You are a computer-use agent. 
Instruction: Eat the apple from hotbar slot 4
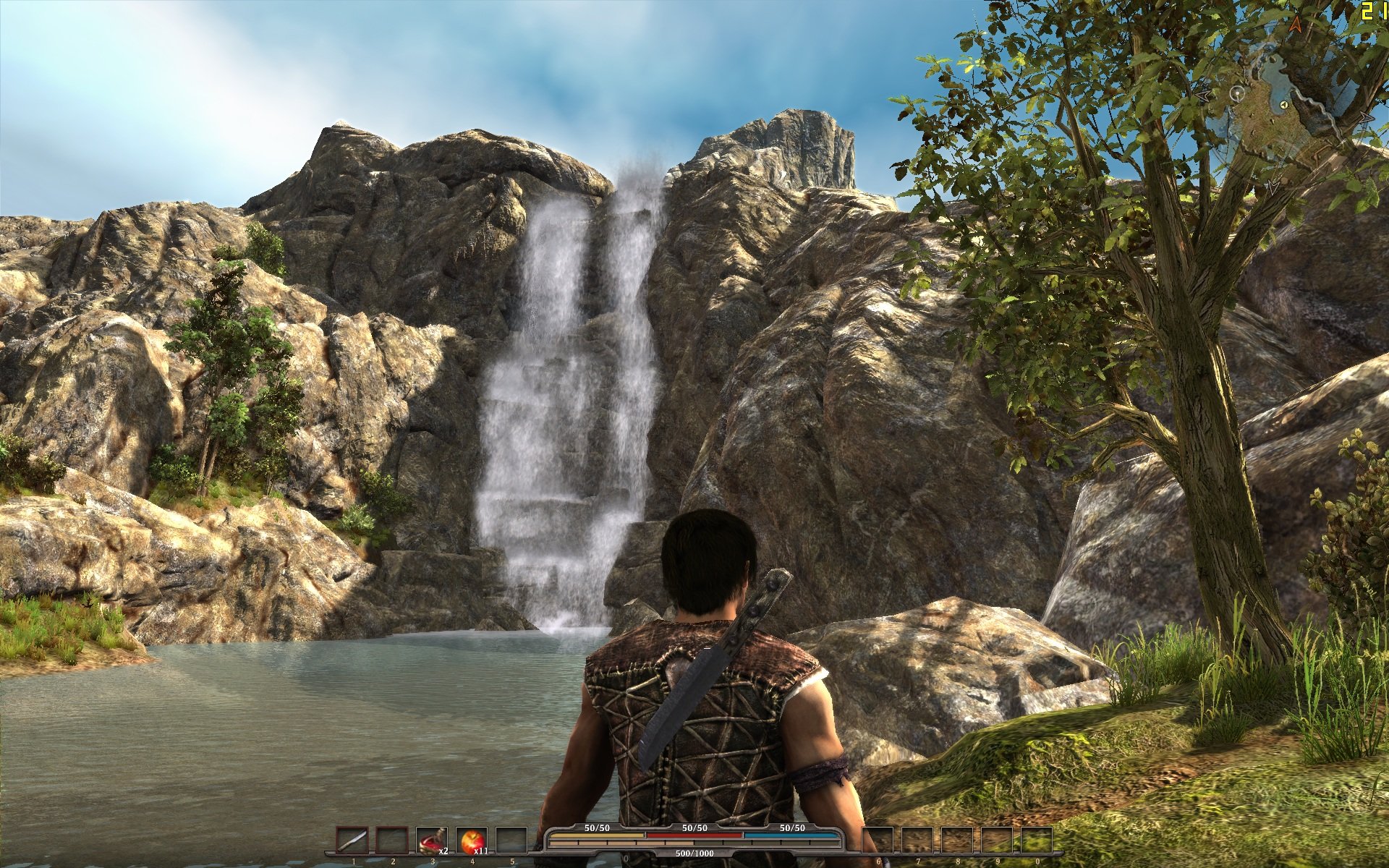point(472,842)
